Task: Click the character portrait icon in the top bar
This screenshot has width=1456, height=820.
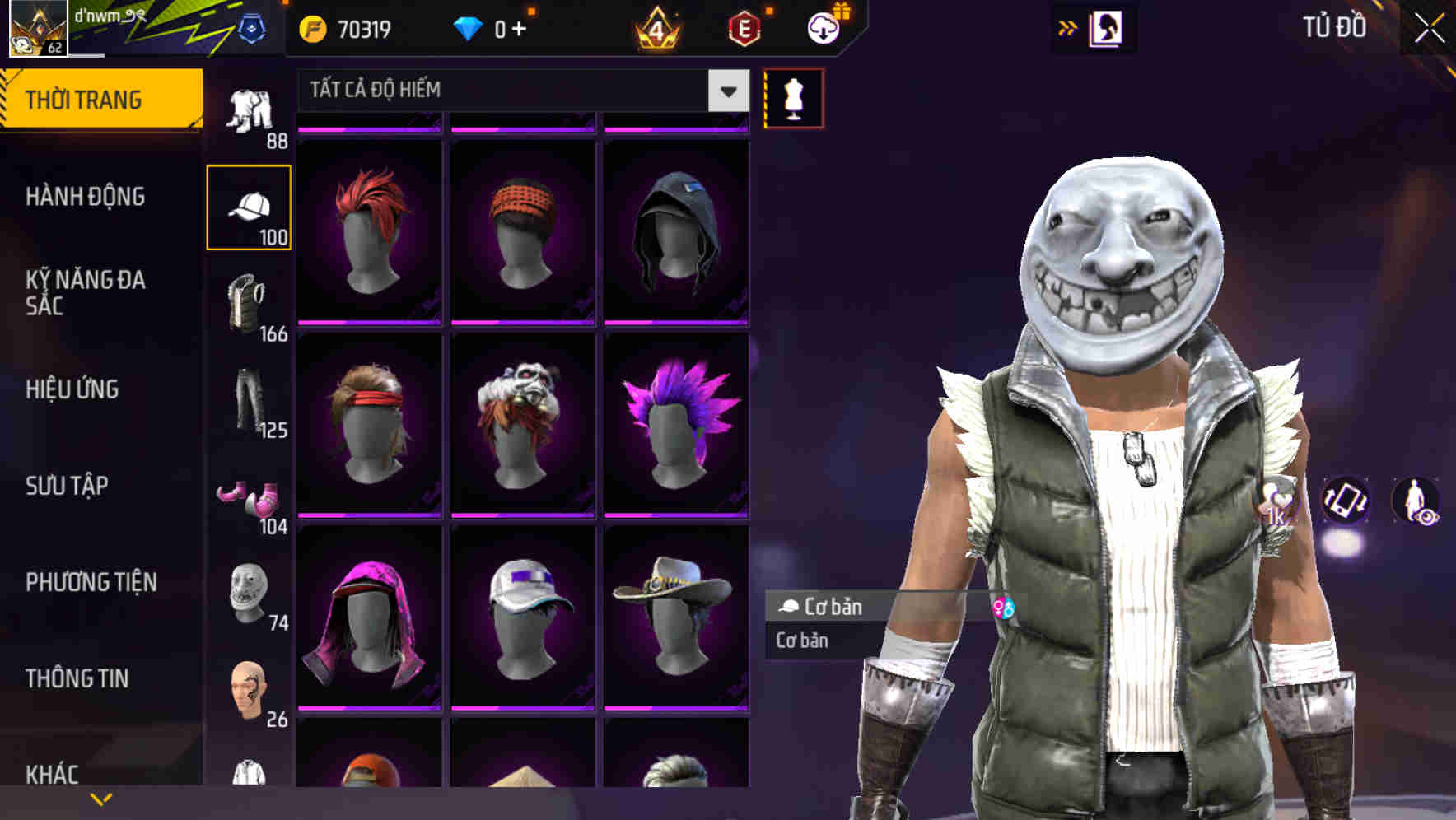Action: click(x=1108, y=27)
